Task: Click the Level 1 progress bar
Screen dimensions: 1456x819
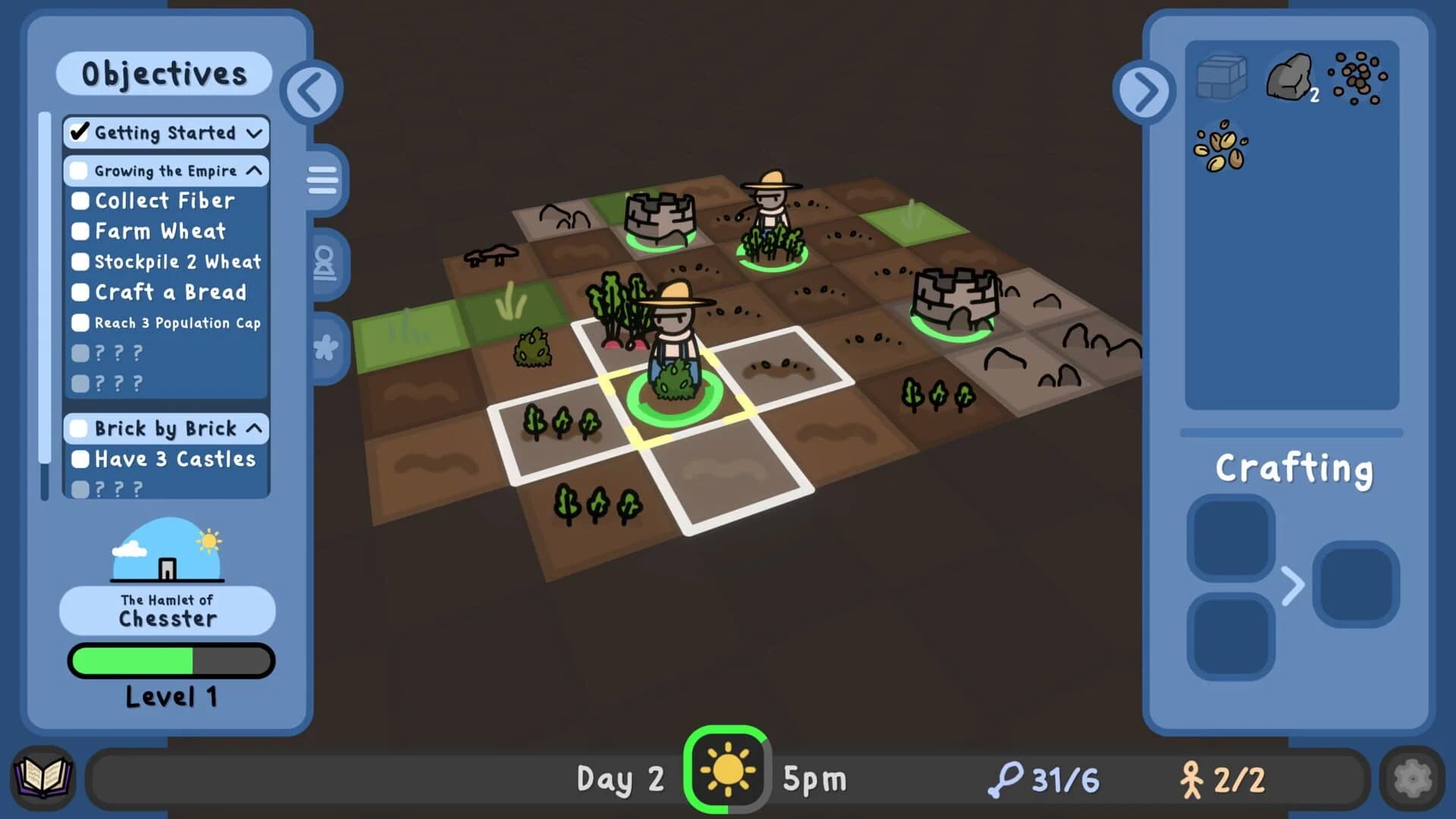Action: click(171, 661)
